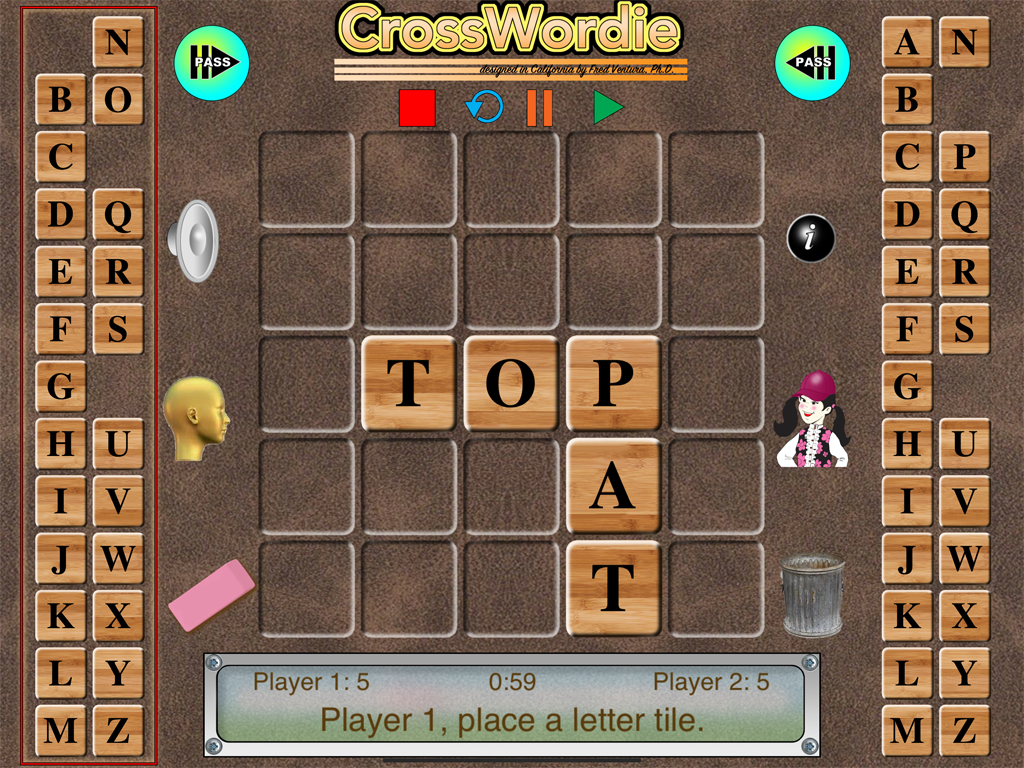Select the placed O tile on the board
The width and height of the screenshot is (1024, 768).
click(511, 384)
